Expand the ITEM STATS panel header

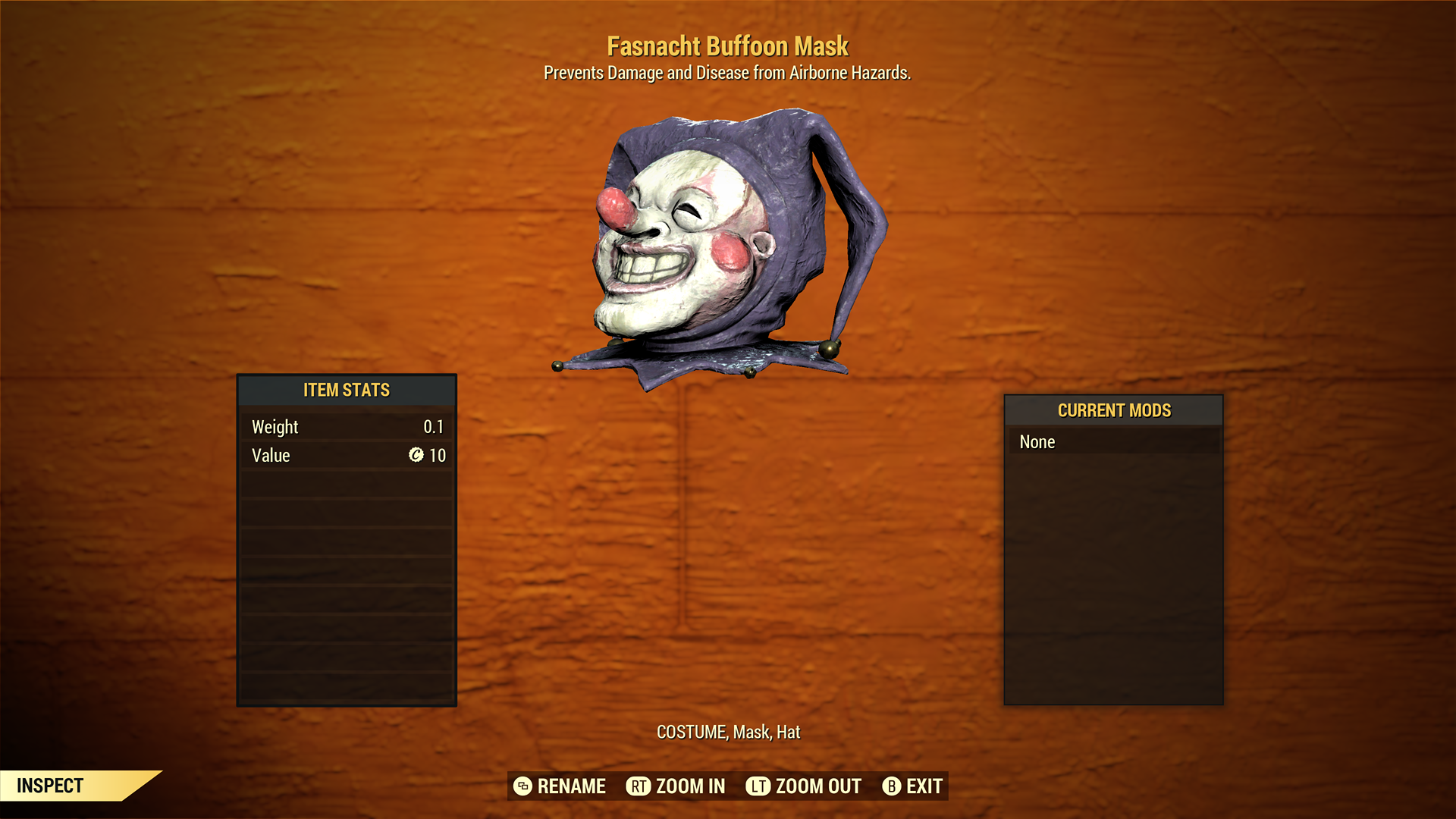click(347, 391)
